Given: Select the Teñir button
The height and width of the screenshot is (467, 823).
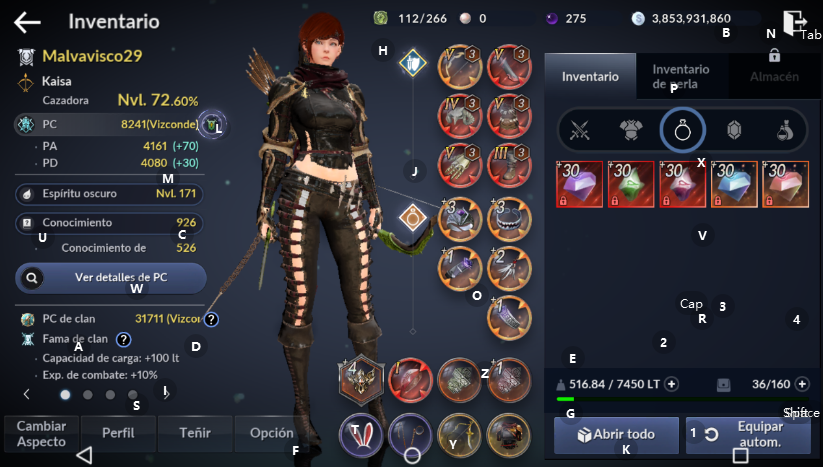Looking at the screenshot, I should 195,433.
